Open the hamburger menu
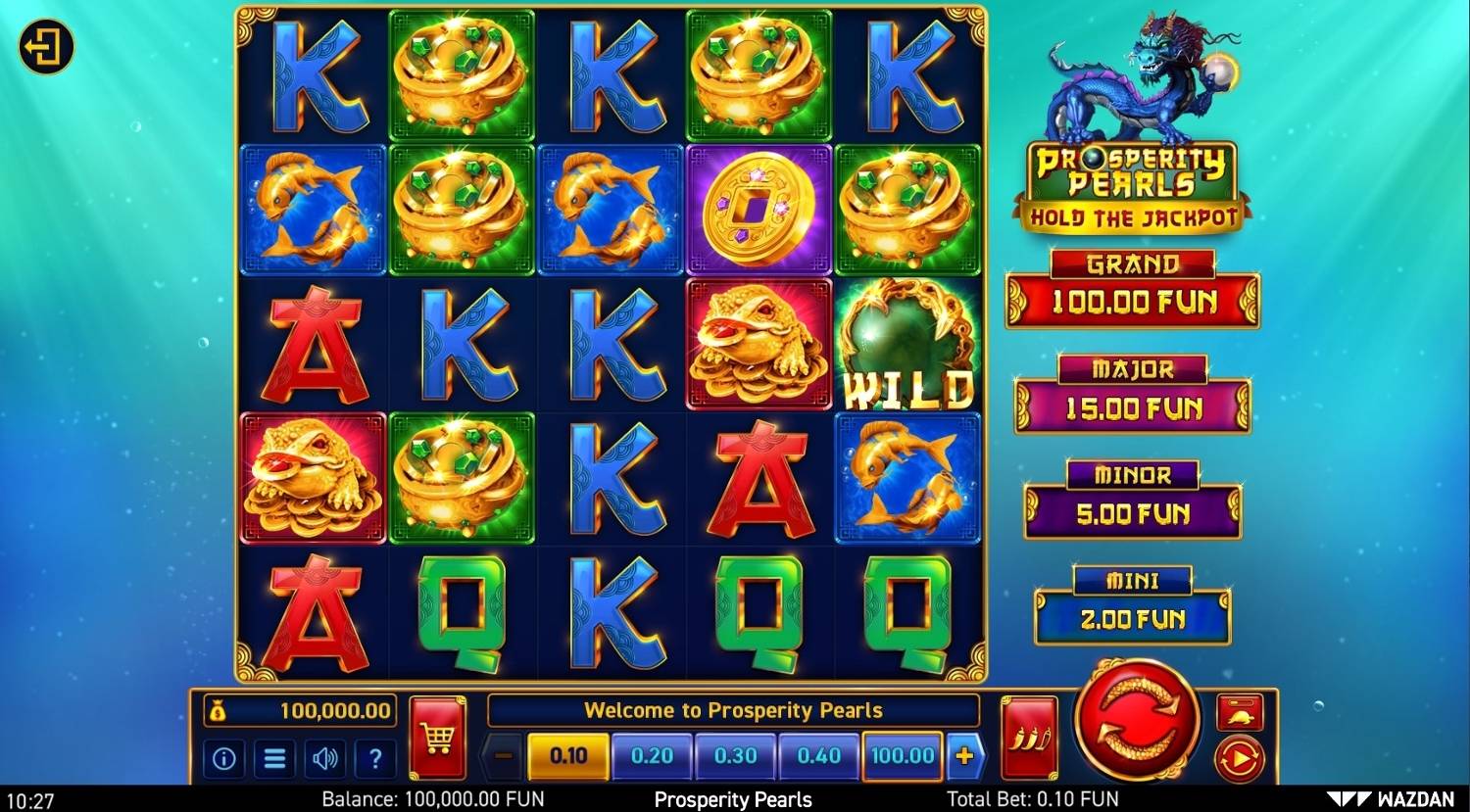This screenshot has width=1470, height=812. (x=274, y=758)
